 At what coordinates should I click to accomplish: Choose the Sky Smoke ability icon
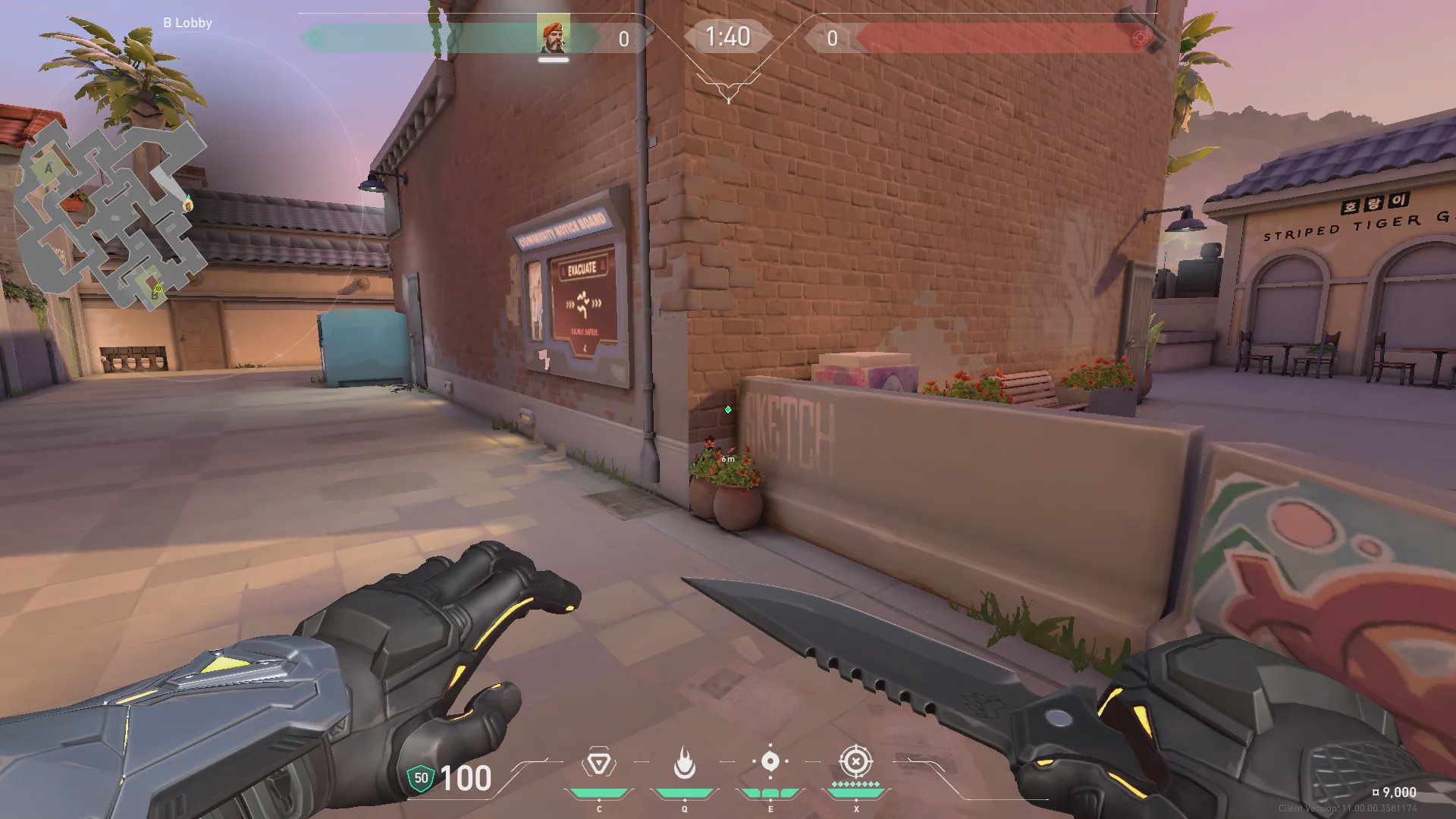[770, 761]
